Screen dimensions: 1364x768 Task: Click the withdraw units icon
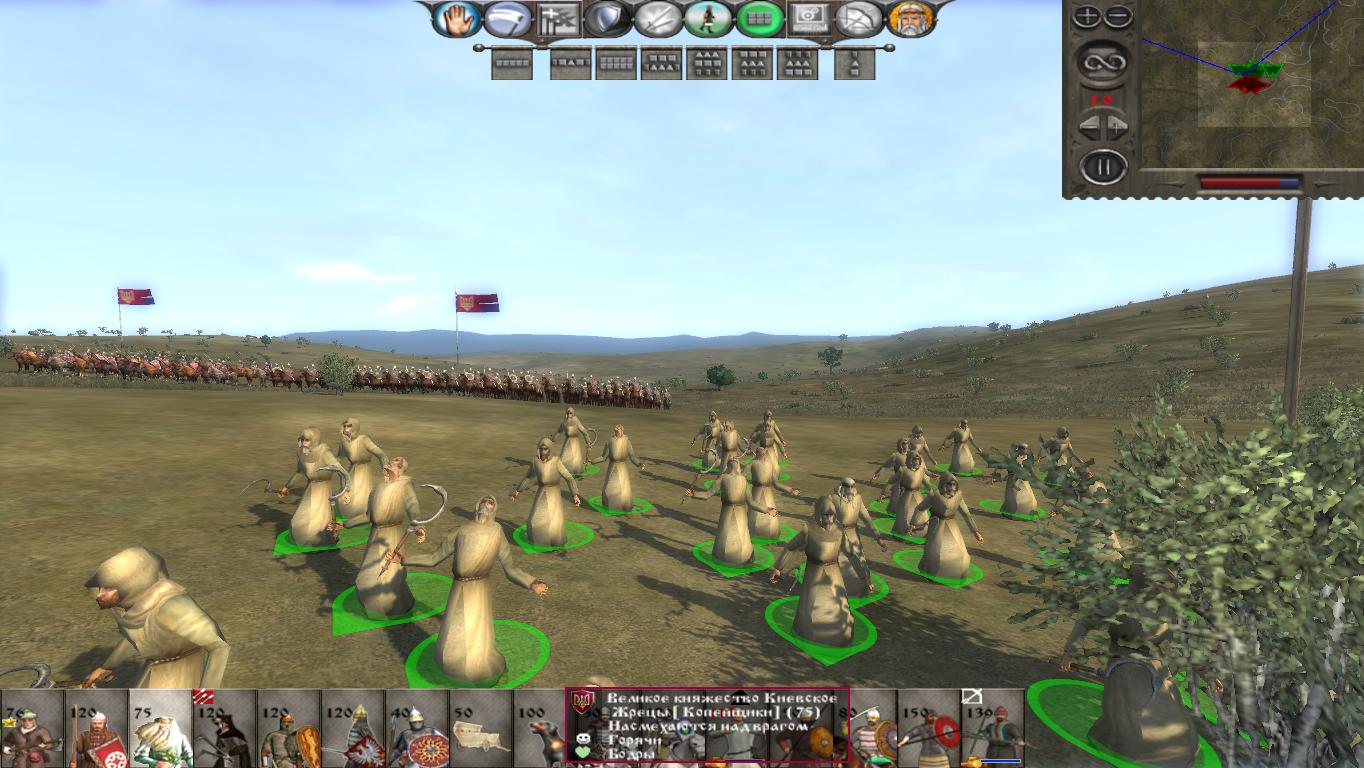click(559, 18)
